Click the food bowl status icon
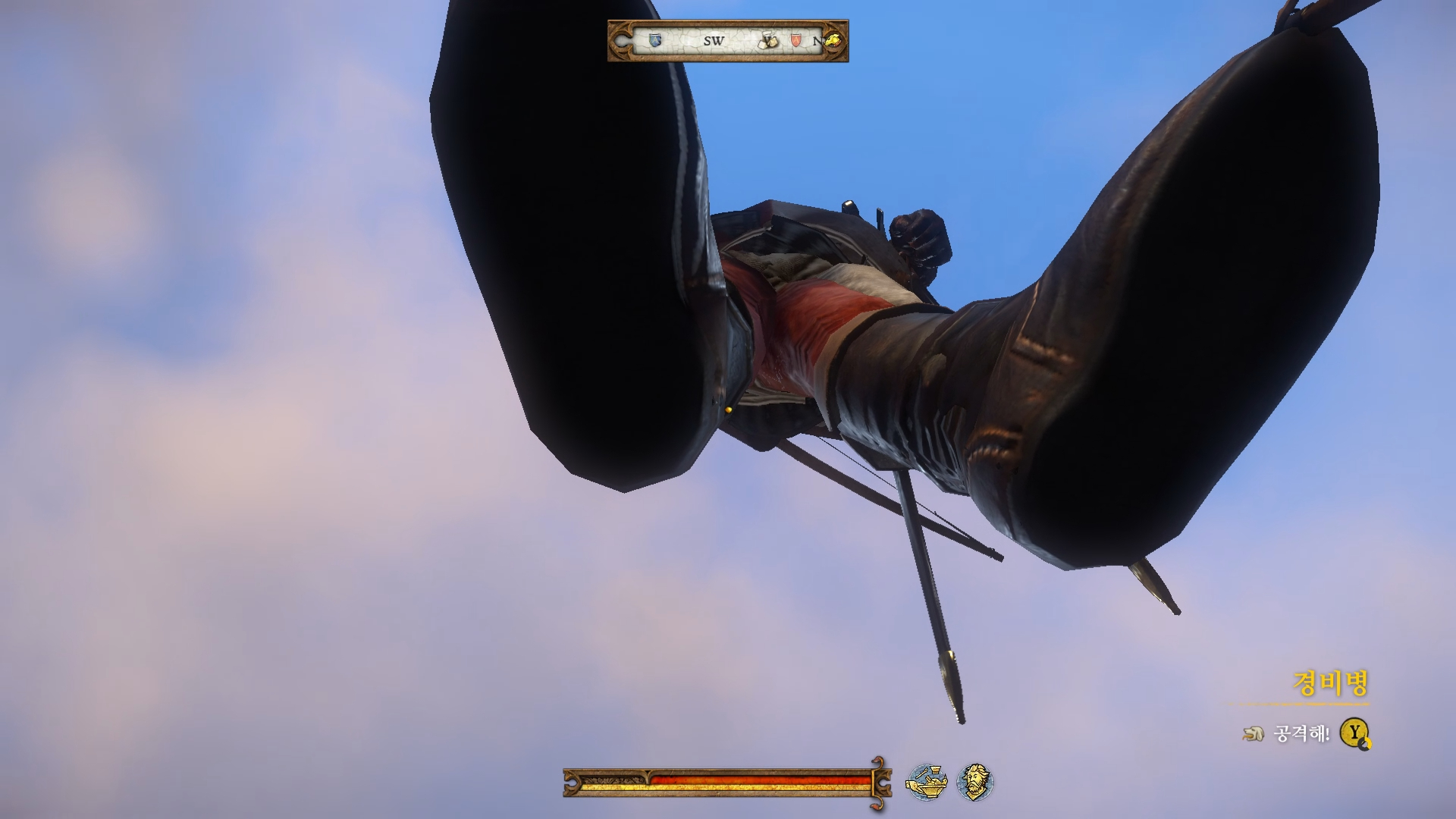 (927, 782)
